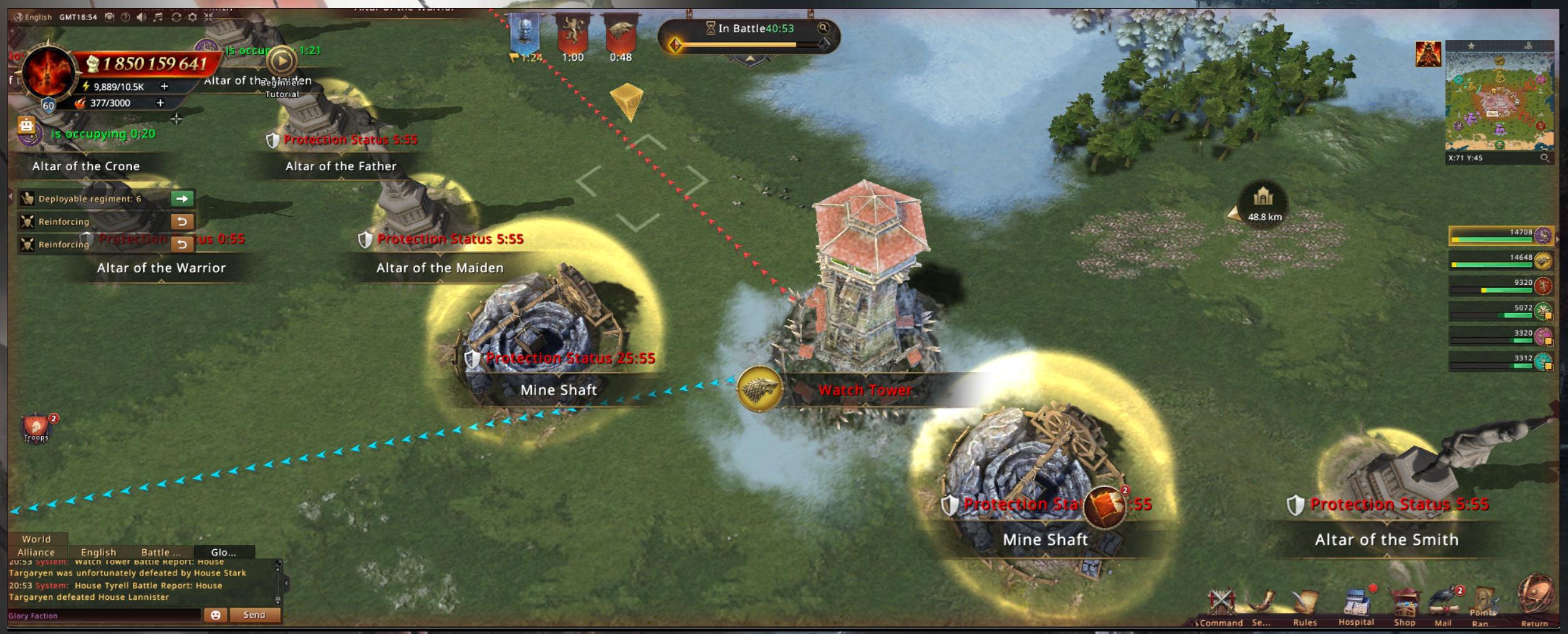Viewport: 1568px width, 634px height.
Task: Toggle the sound speaker icon
Action: pos(142,17)
